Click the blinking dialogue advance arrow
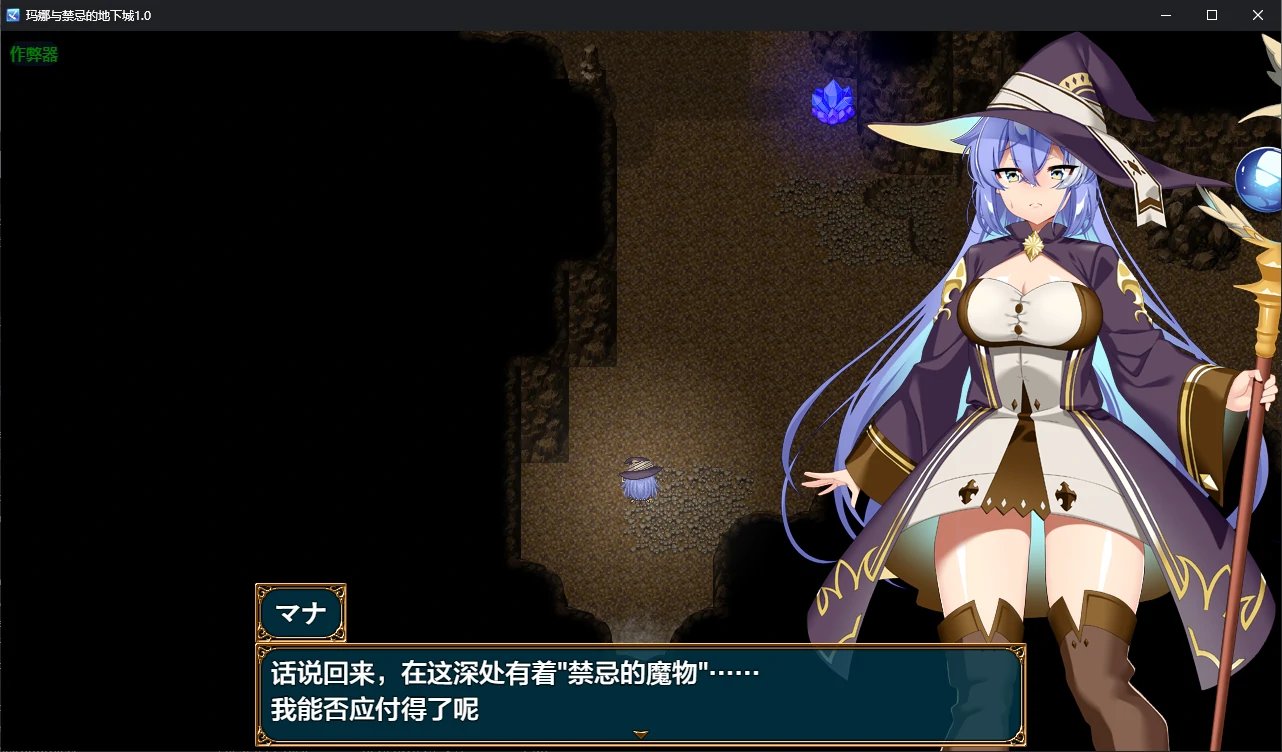This screenshot has width=1282, height=752. pyautogui.click(x=640, y=732)
